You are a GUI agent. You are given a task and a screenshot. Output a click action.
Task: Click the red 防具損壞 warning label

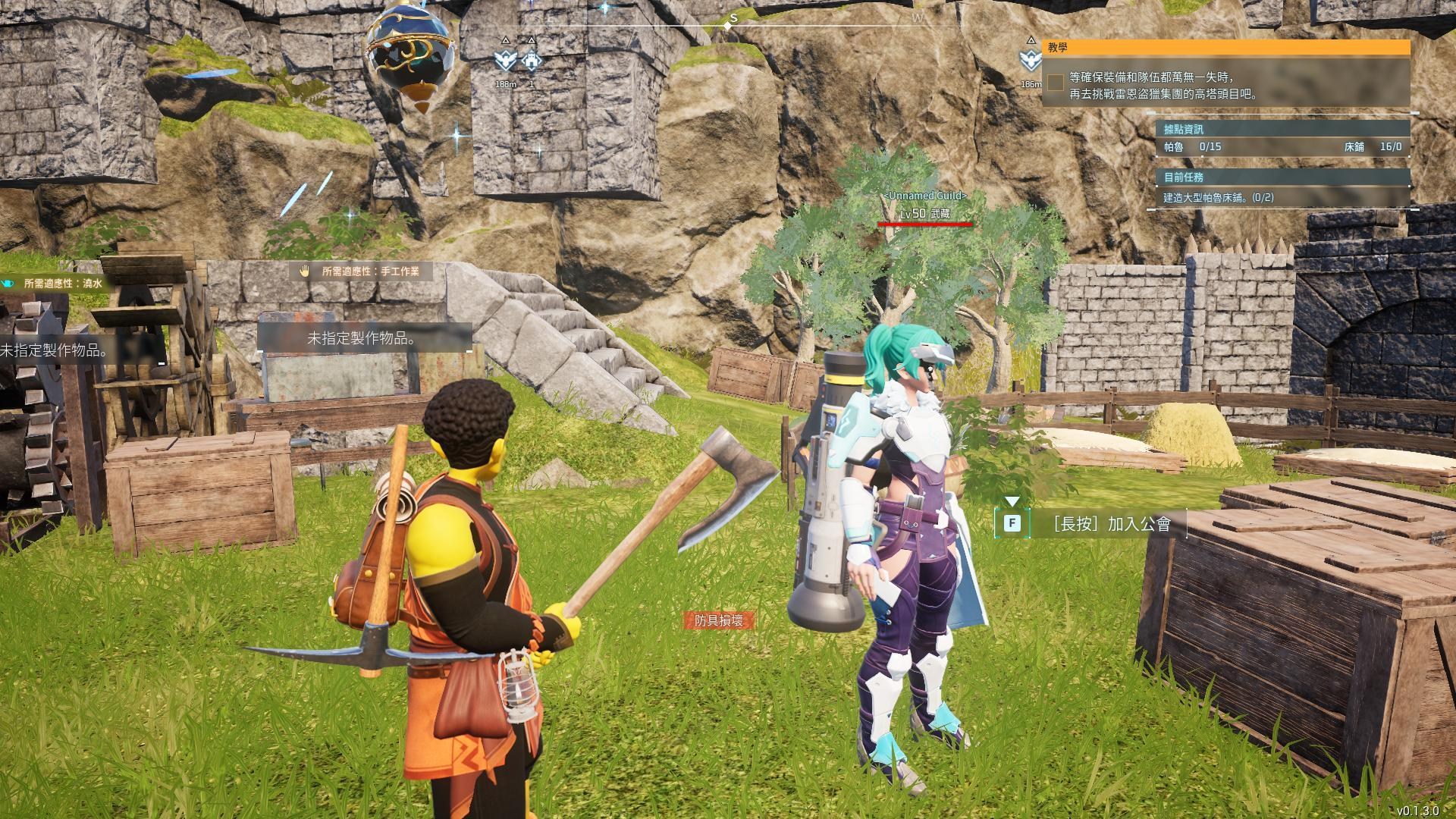[x=720, y=620]
